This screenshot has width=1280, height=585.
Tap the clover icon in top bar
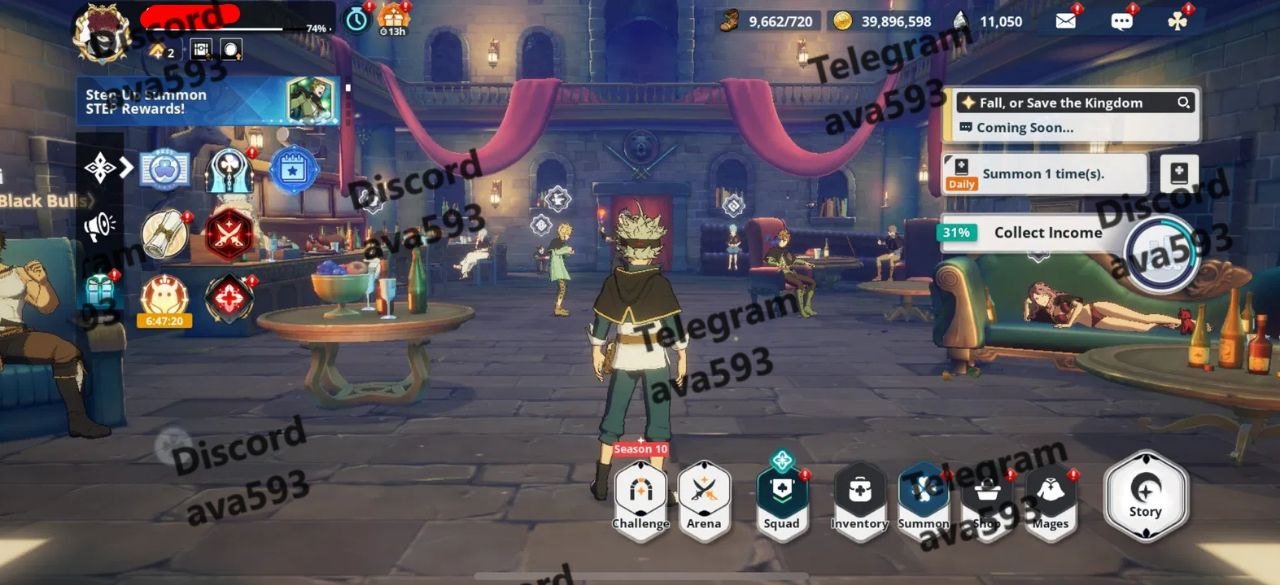point(1178,20)
